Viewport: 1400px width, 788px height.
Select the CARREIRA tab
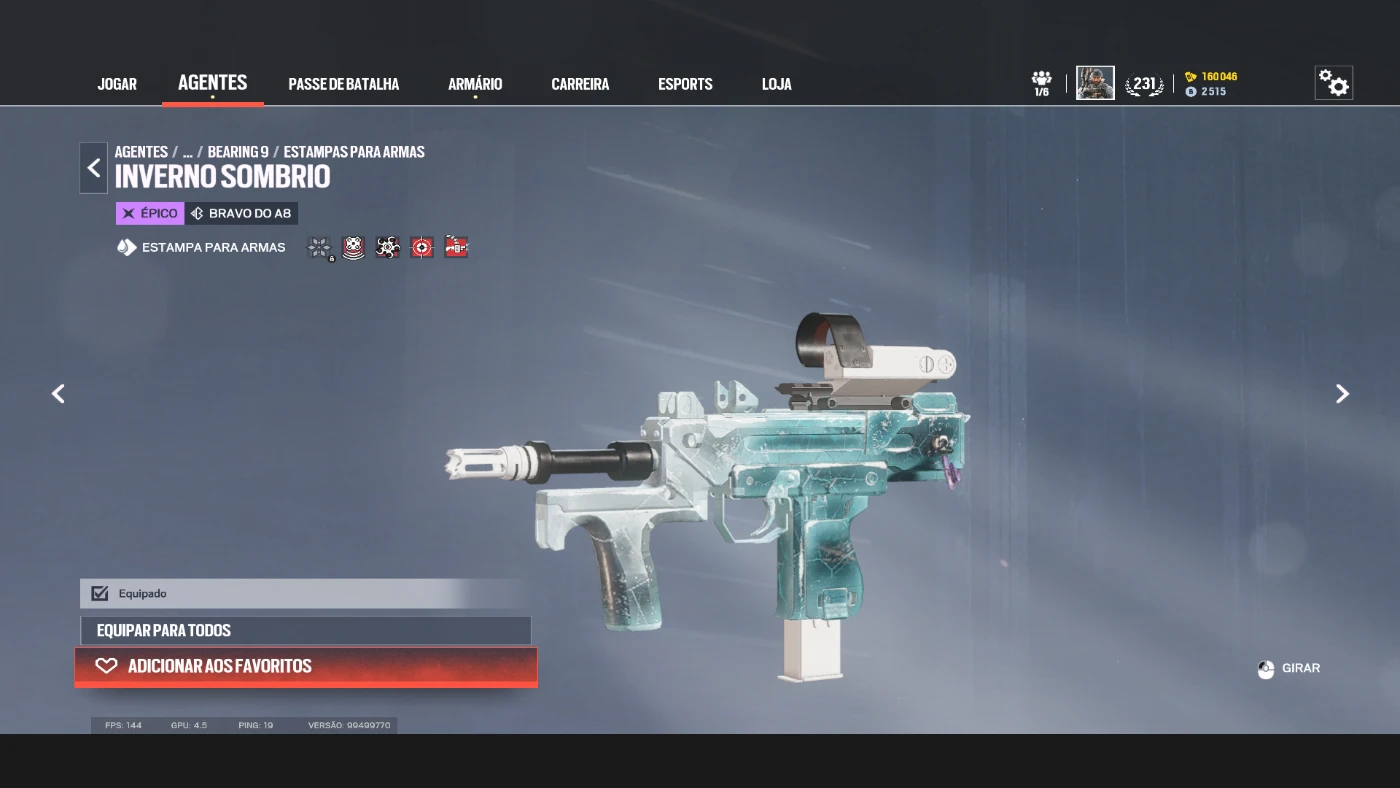tap(580, 84)
